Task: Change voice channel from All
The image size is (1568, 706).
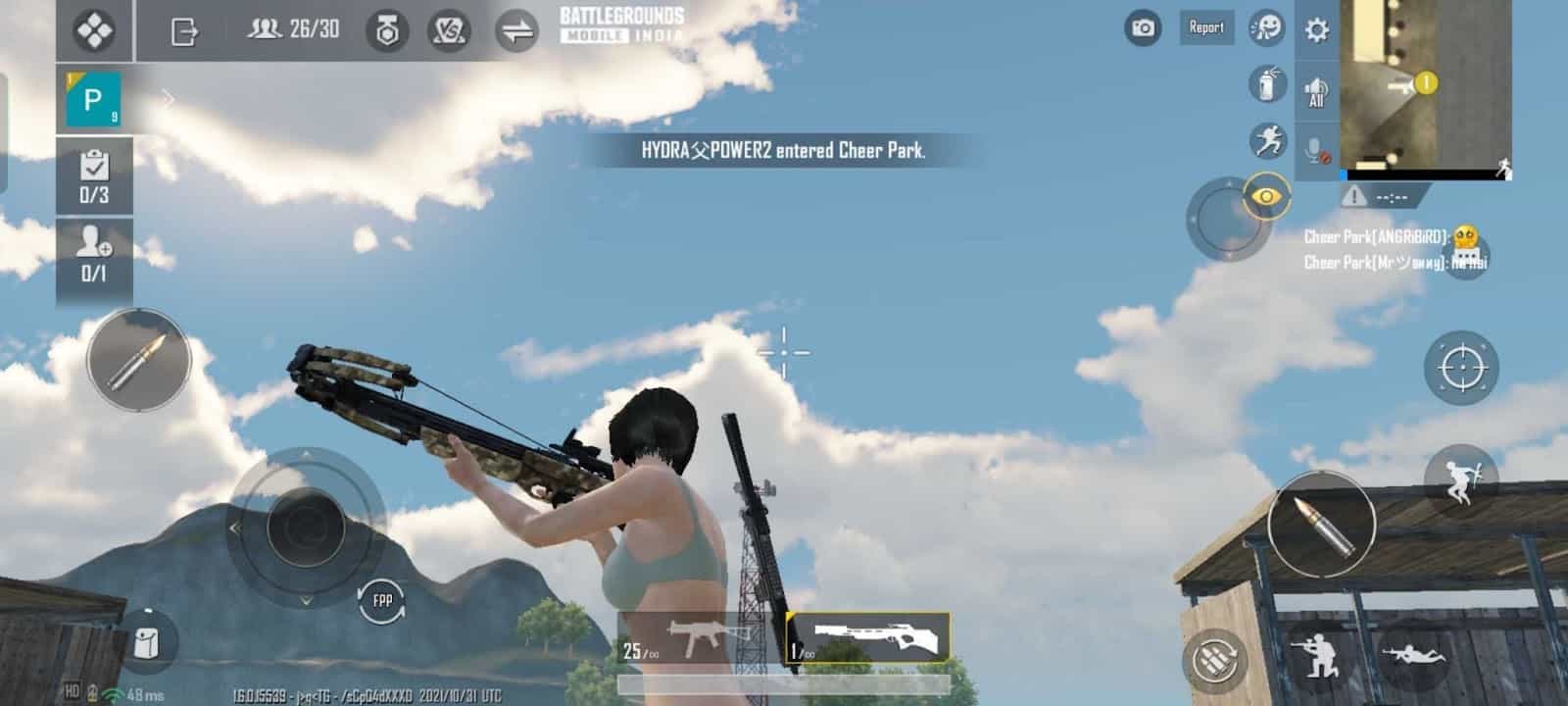Action: [1318, 93]
